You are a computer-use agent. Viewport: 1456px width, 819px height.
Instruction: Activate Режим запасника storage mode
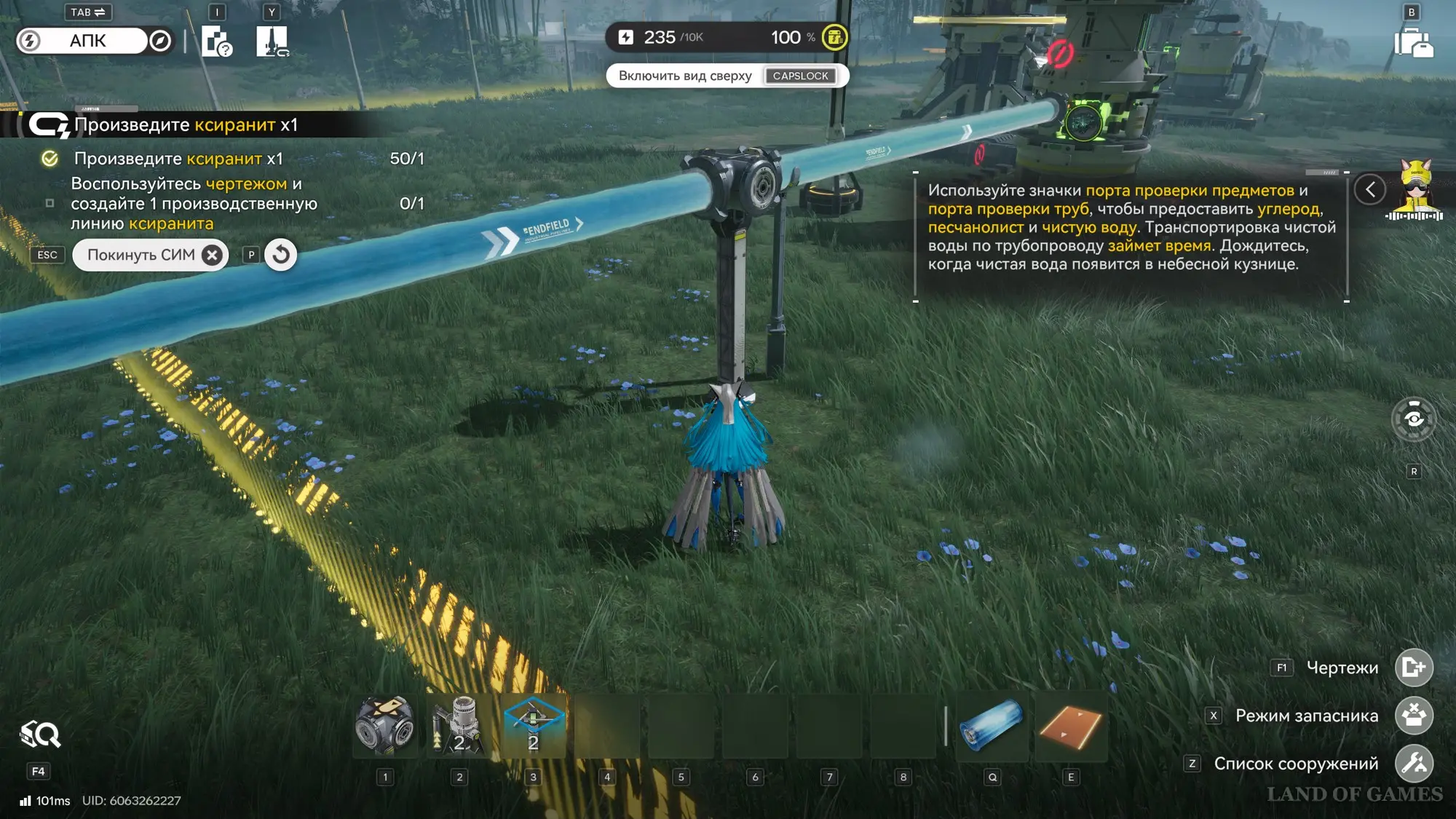pyautogui.click(x=1414, y=716)
